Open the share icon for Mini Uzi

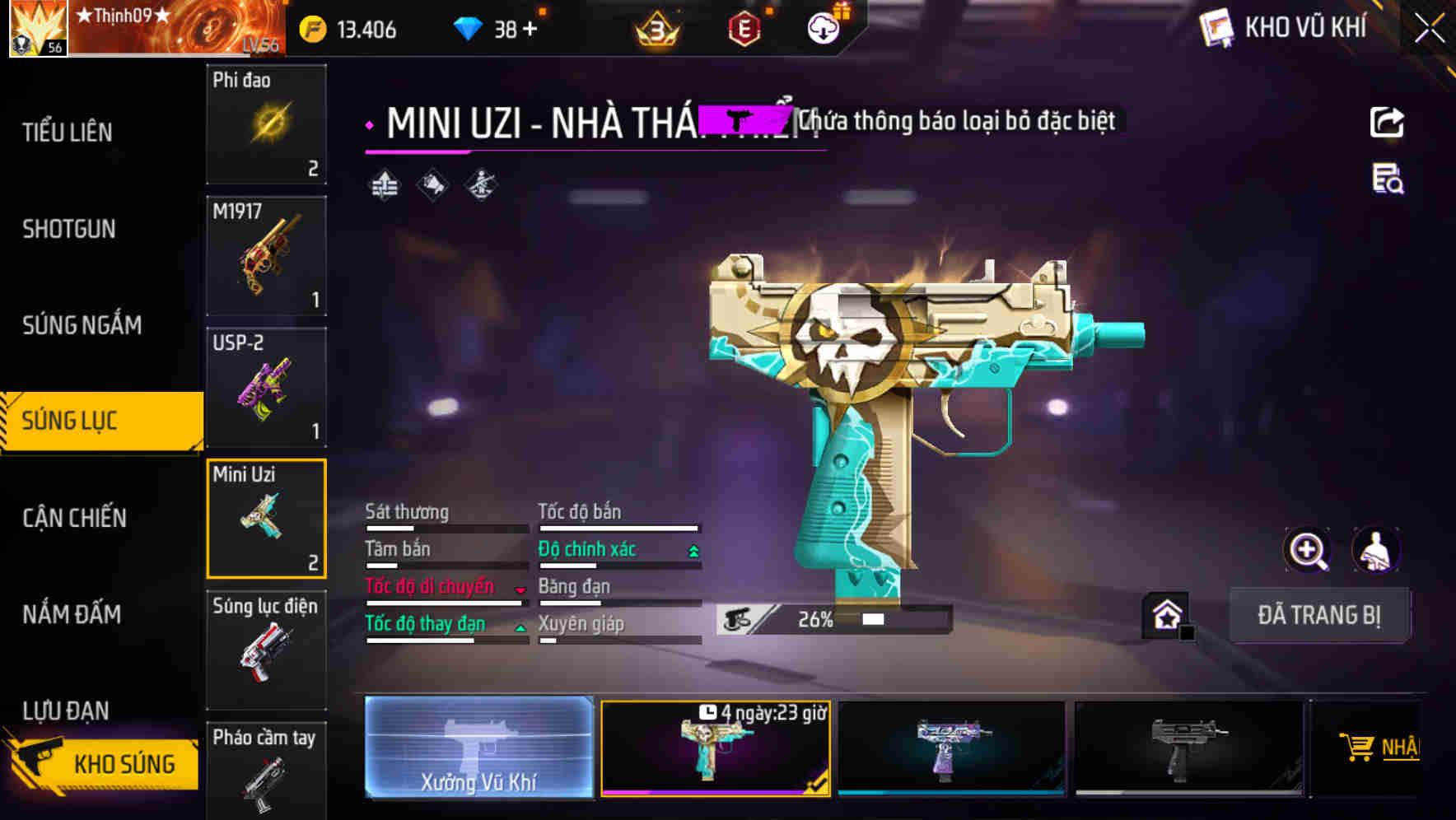[1388, 122]
